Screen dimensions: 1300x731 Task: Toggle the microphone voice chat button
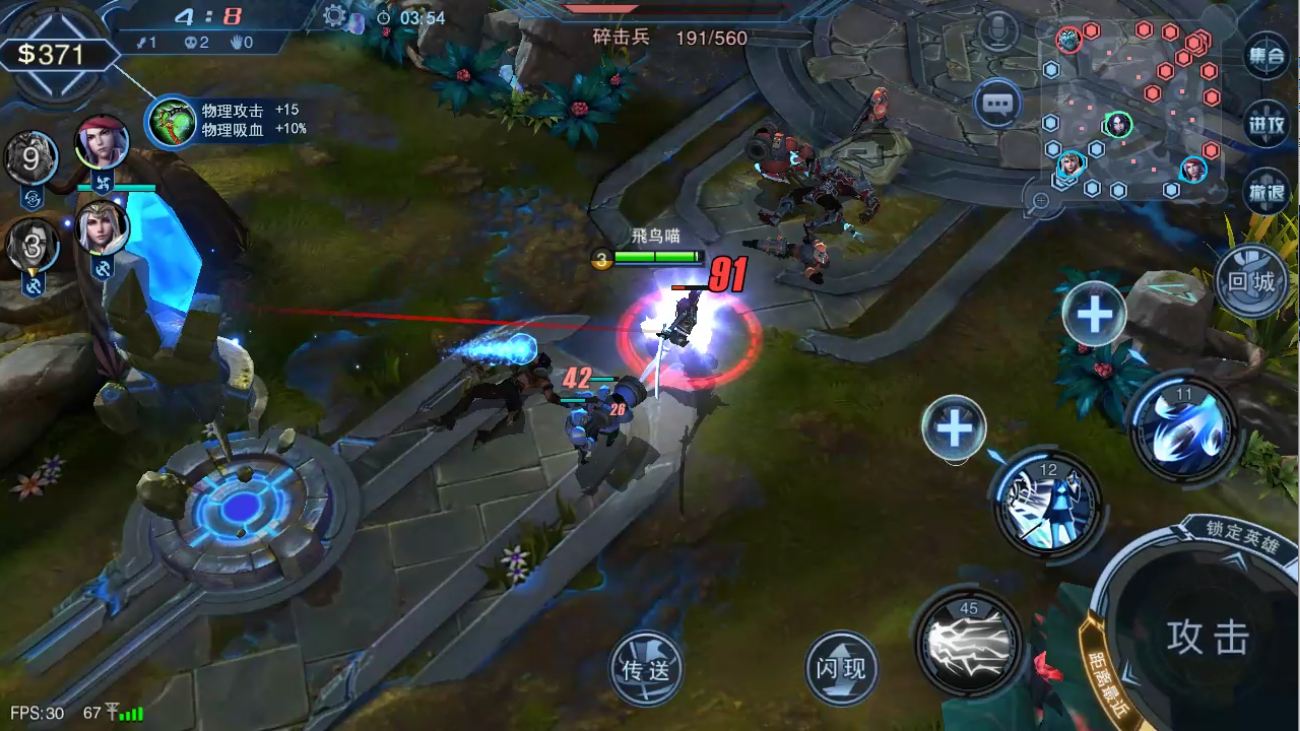pos(997,32)
